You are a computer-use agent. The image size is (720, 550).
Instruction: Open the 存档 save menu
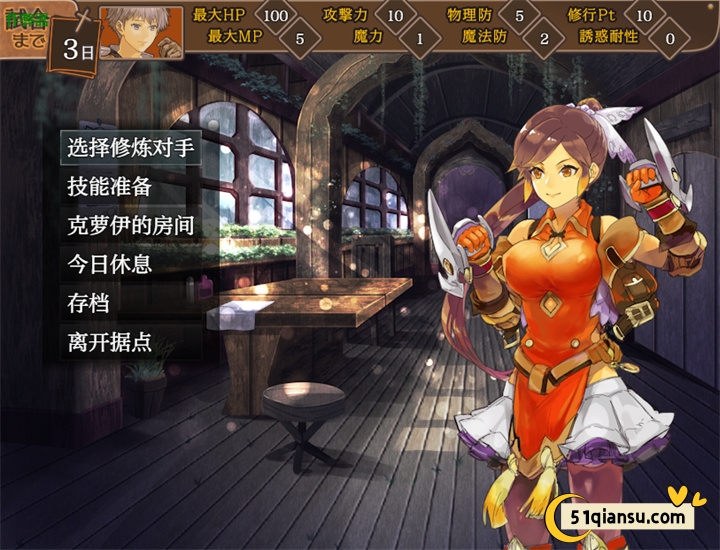(x=88, y=303)
